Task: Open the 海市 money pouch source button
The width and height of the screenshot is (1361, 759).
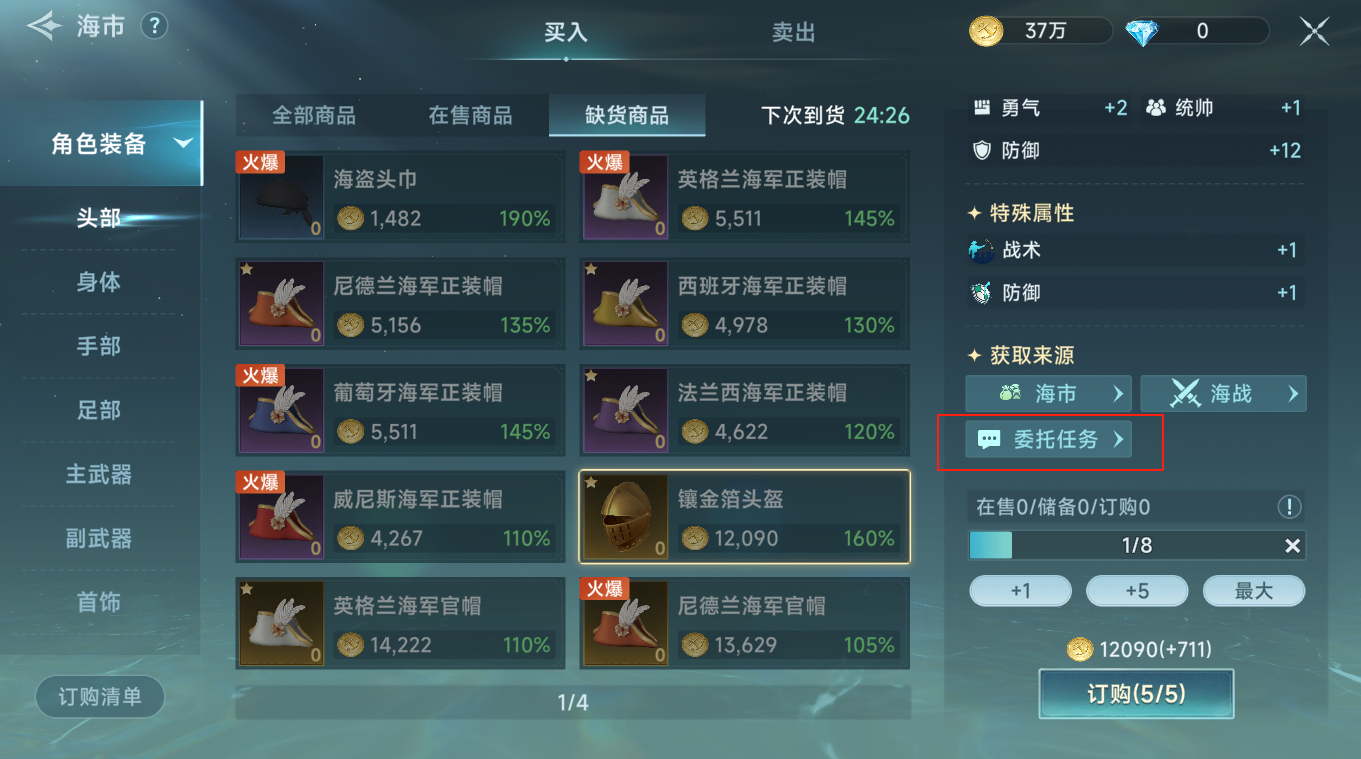Action: (x=1048, y=393)
